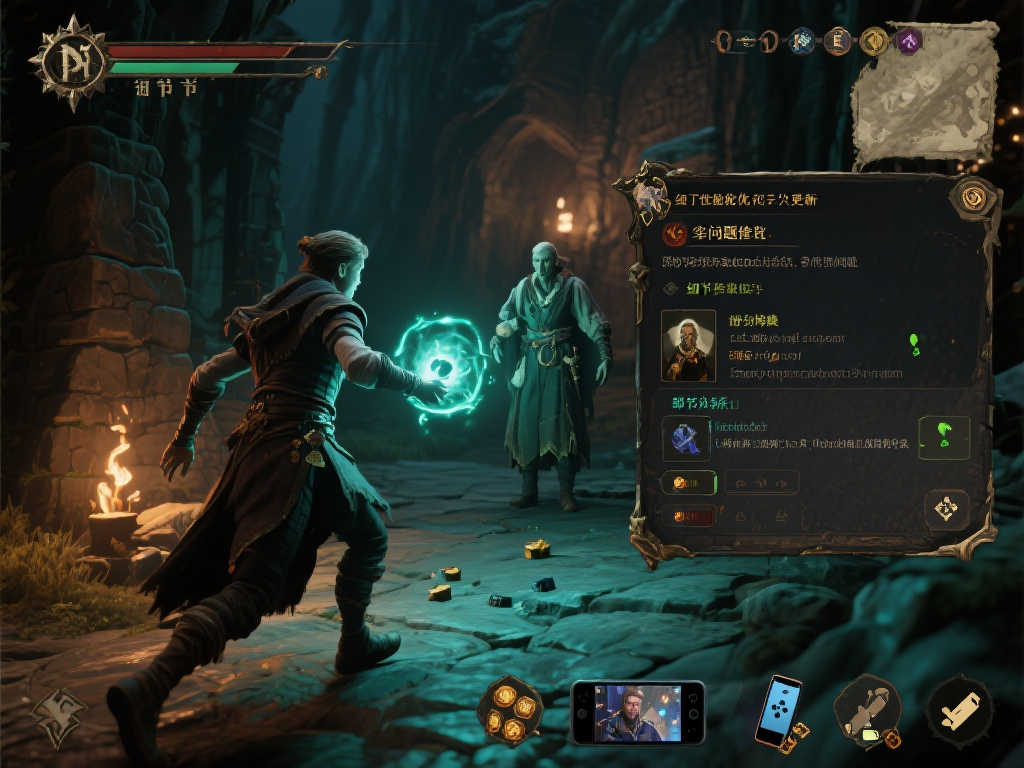Screen dimensions: 1024x768
Task: Open the blue smartphone icon
Action: tap(779, 711)
